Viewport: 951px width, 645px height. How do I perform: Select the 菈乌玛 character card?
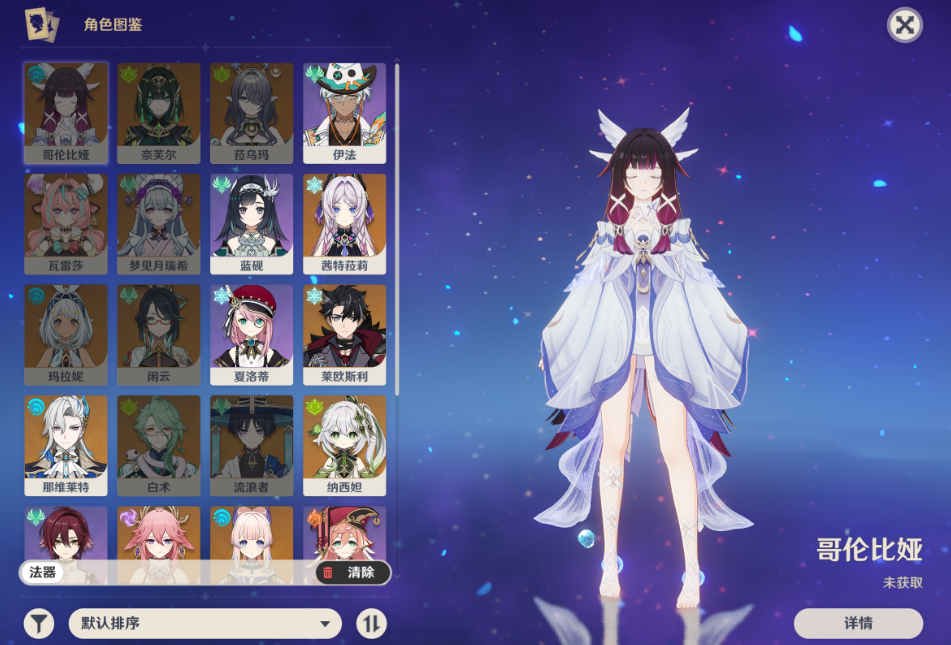pyautogui.click(x=252, y=113)
